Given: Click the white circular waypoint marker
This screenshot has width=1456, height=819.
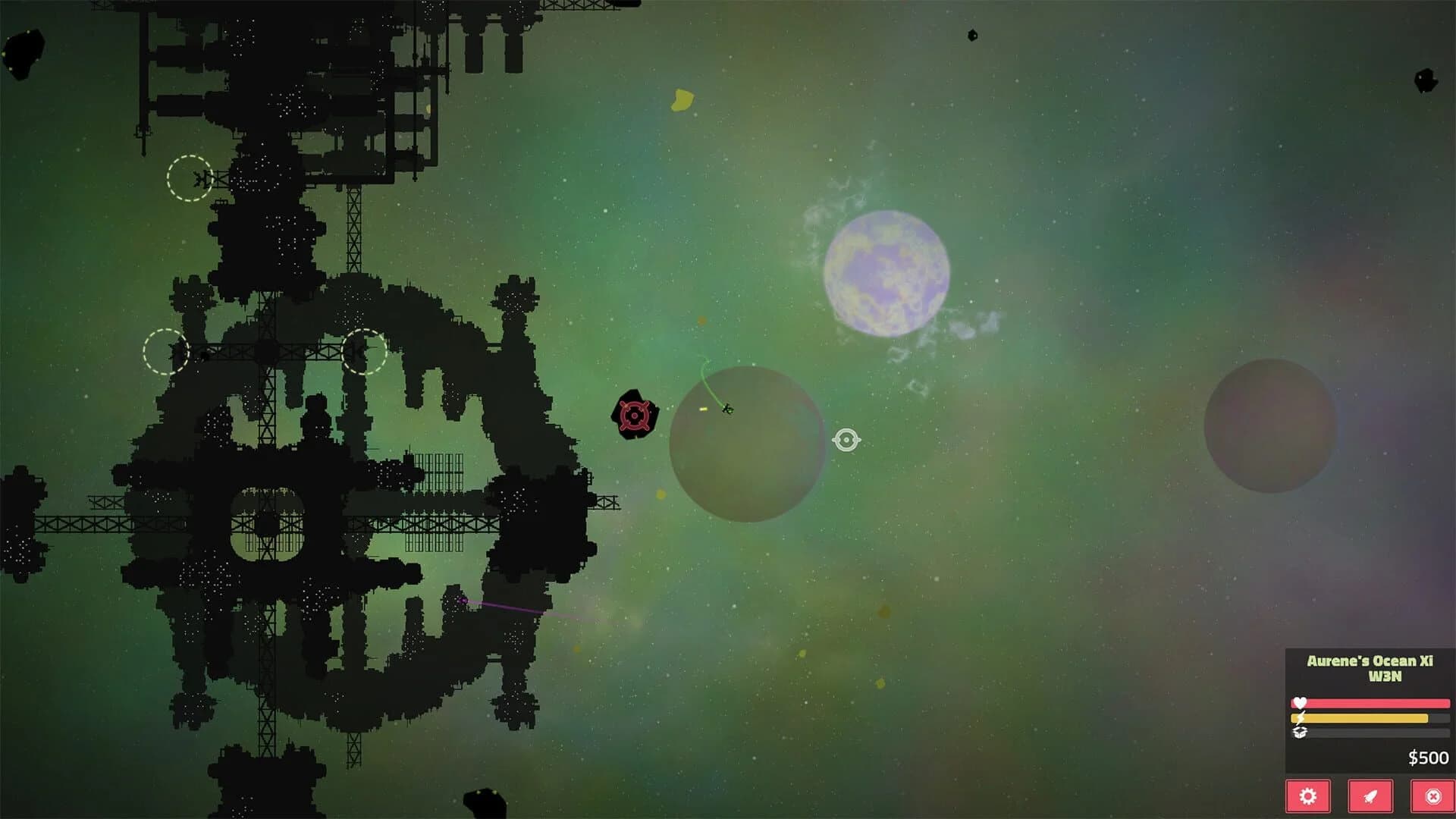Looking at the screenshot, I should [848, 438].
